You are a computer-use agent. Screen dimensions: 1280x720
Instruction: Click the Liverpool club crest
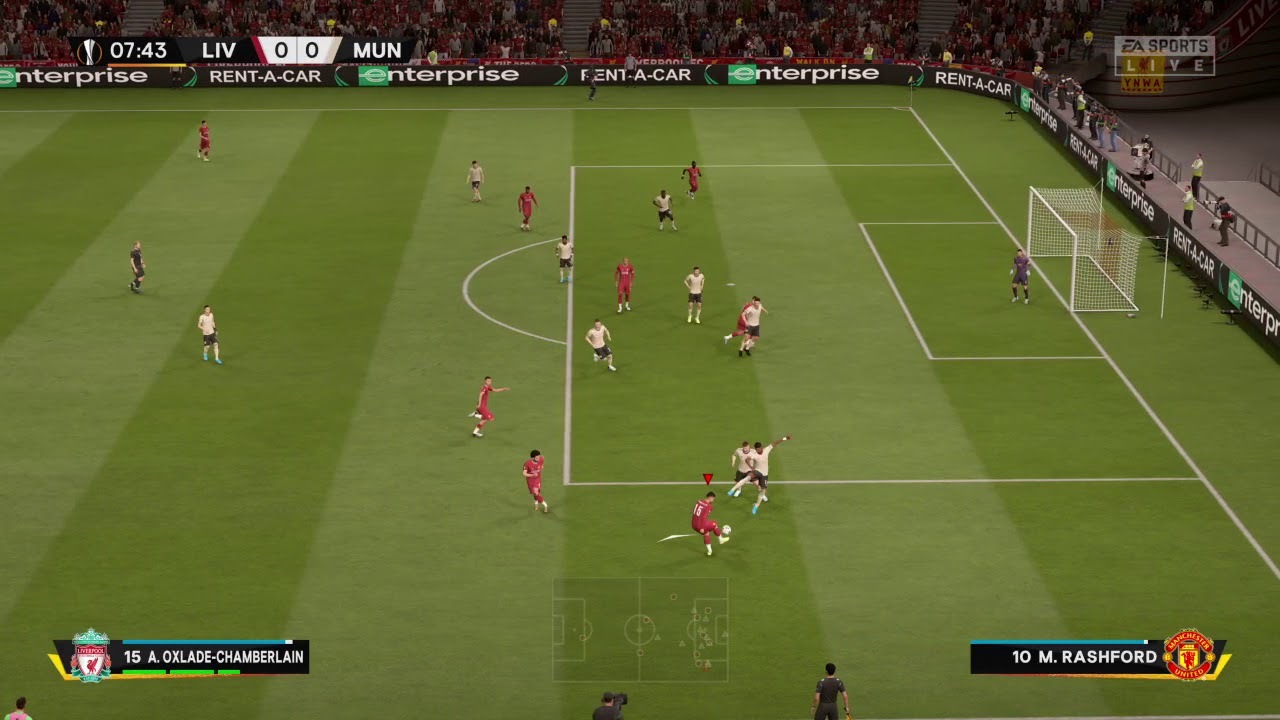tap(91, 656)
